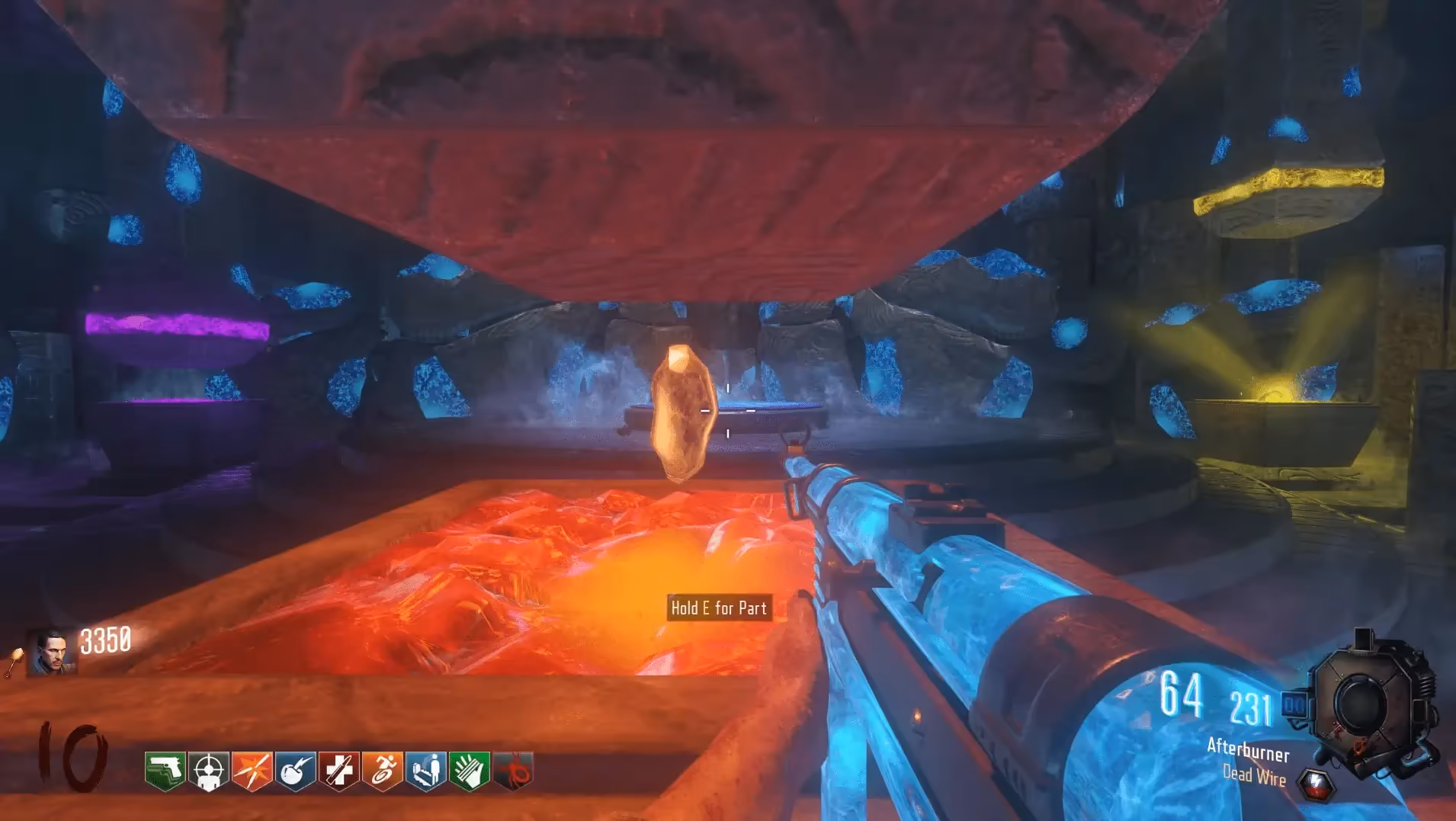
Task: Choose the green hand perk icon
Action: click(x=470, y=771)
